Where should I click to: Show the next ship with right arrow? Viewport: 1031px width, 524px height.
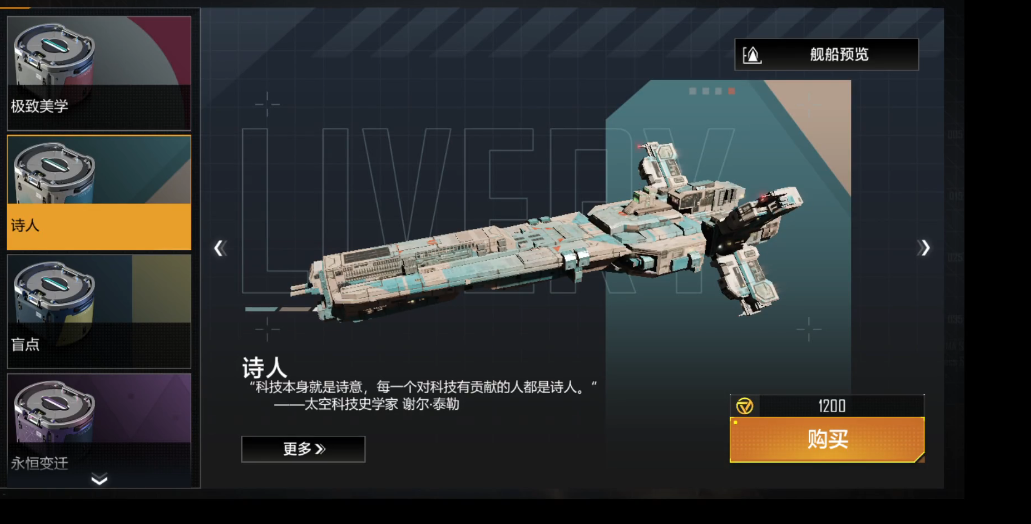click(x=925, y=248)
